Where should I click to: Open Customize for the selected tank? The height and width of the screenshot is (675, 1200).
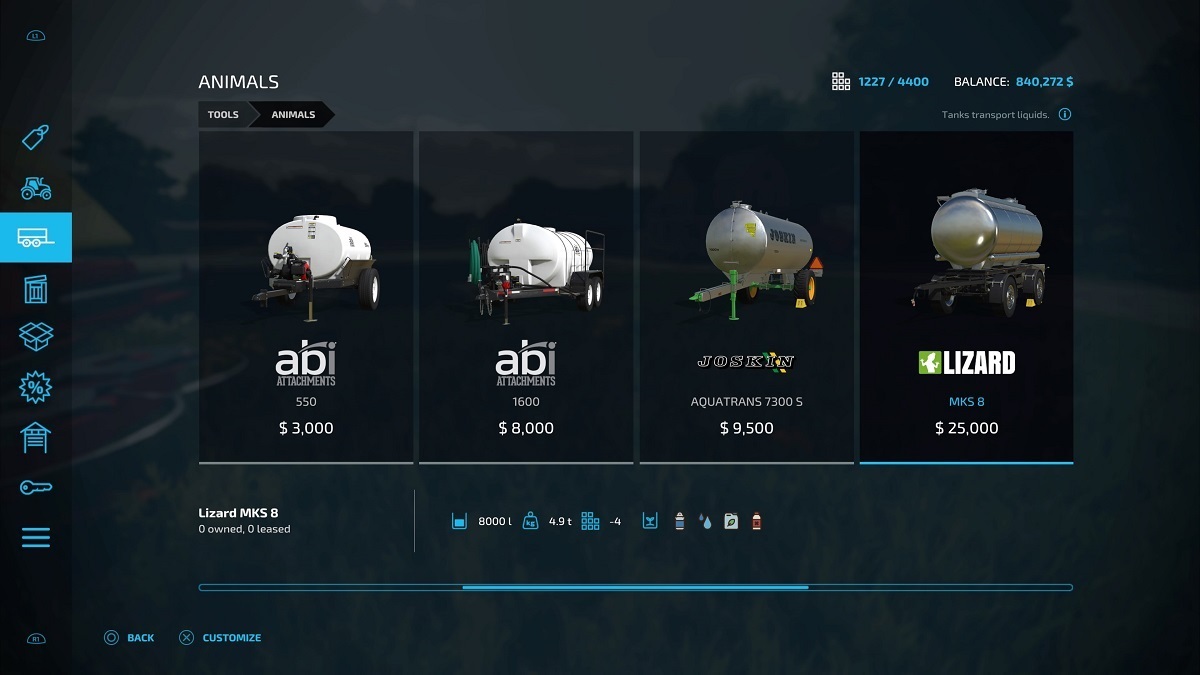point(220,638)
